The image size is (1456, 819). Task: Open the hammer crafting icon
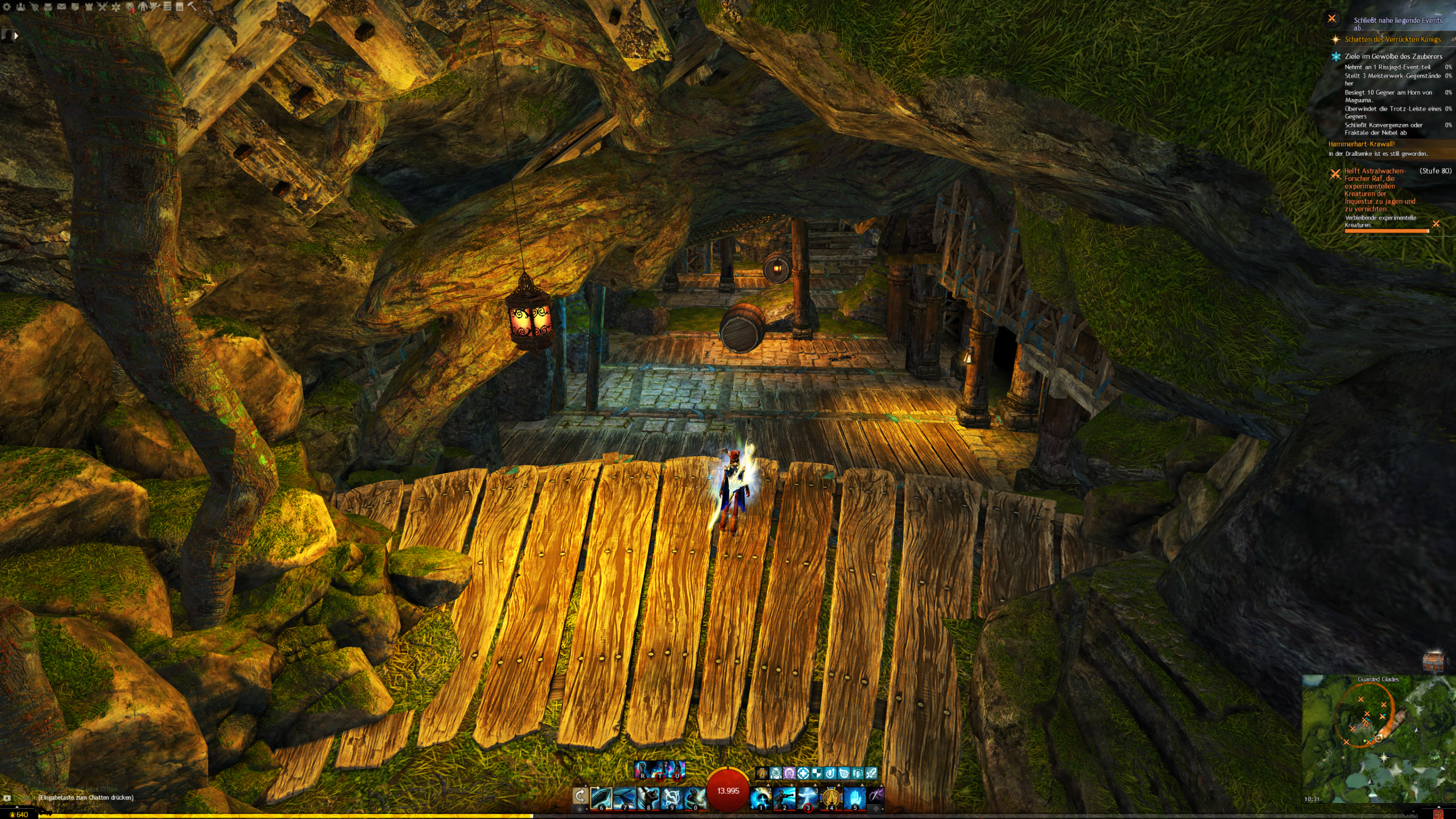coord(192,7)
